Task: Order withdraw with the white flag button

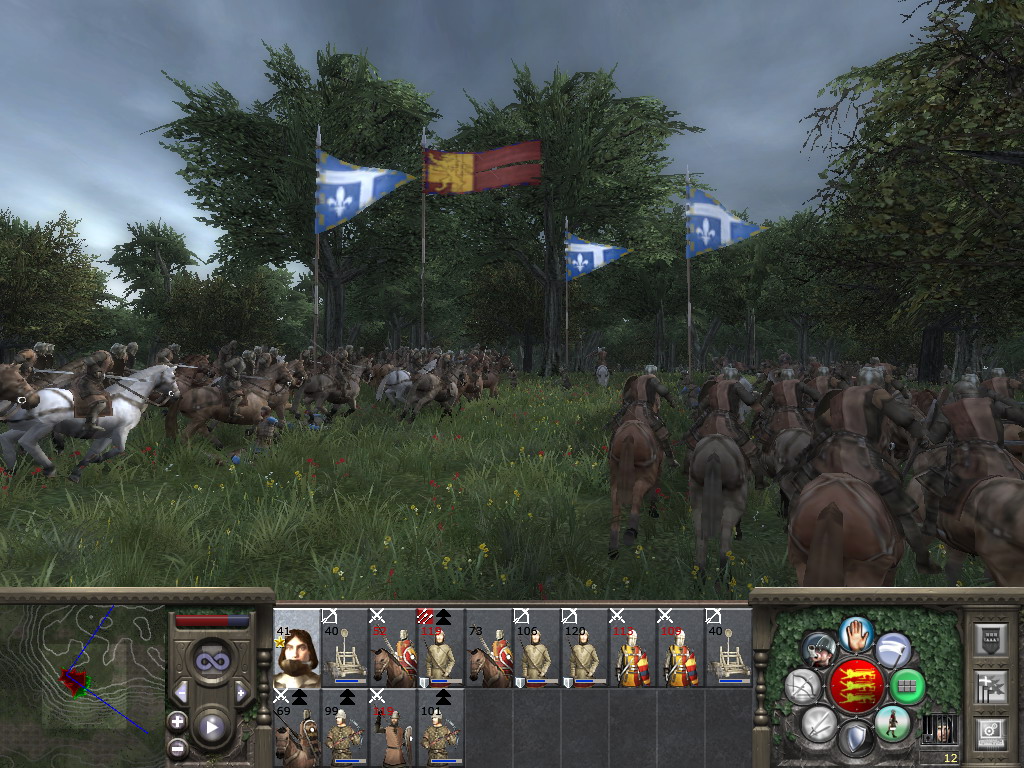Action: [x=893, y=650]
